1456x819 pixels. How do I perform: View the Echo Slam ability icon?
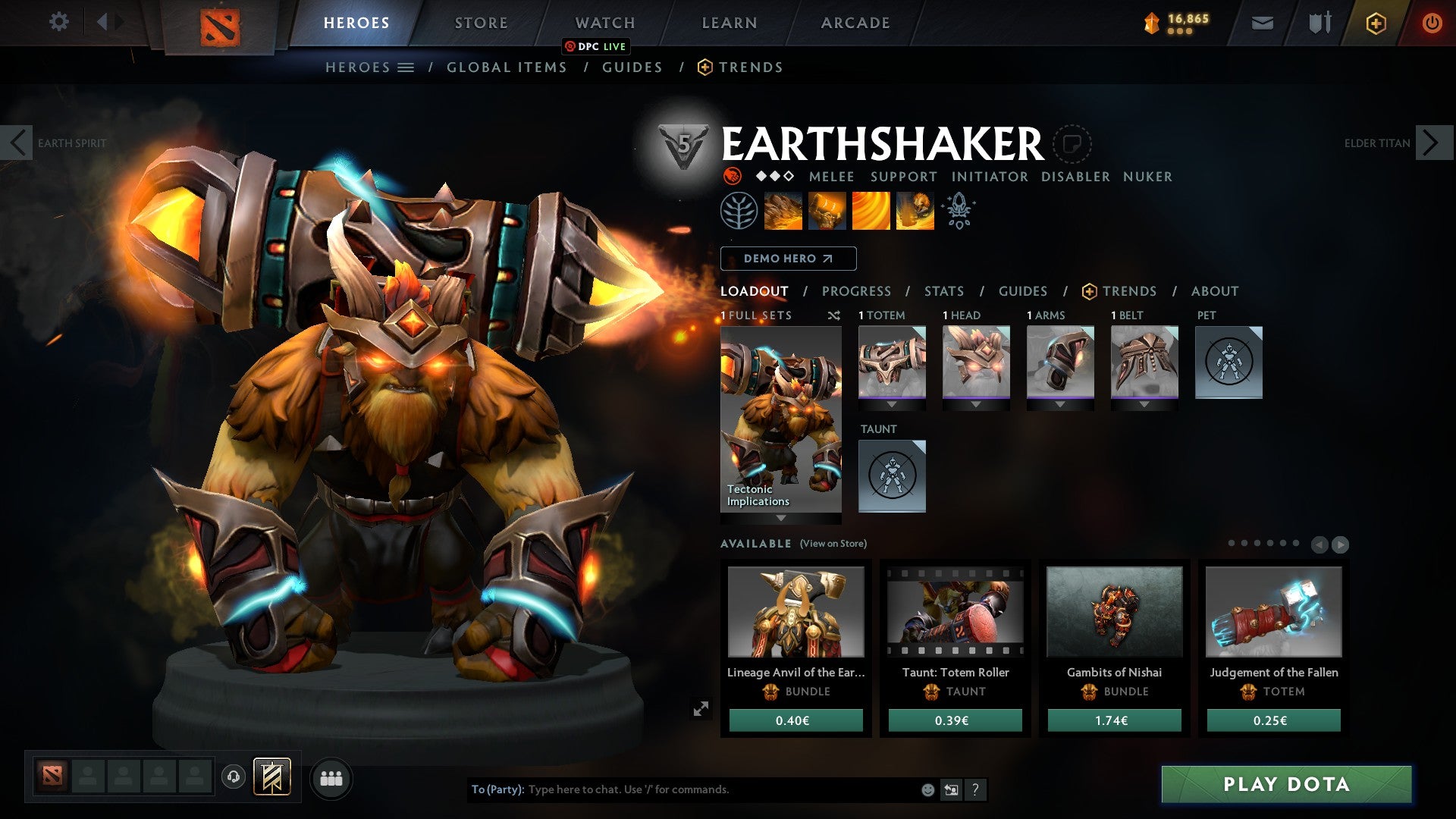coord(914,211)
